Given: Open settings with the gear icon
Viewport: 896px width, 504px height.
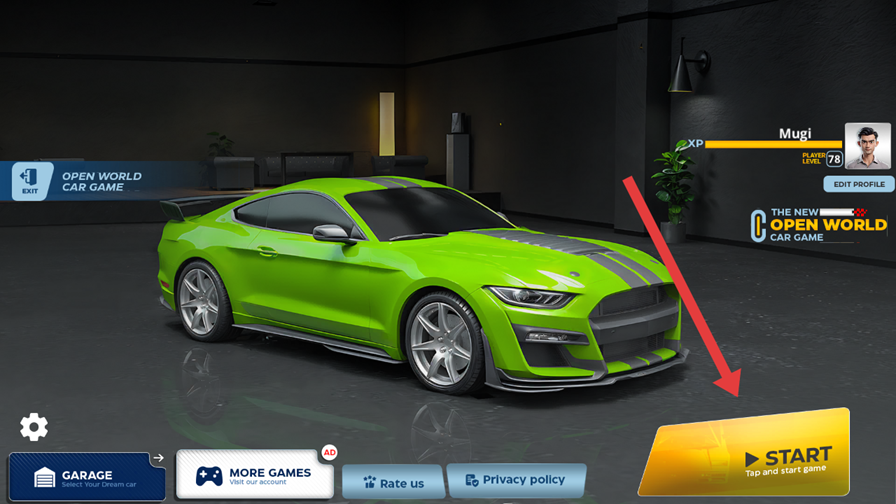Looking at the screenshot, I should click(x=34, y=427).
